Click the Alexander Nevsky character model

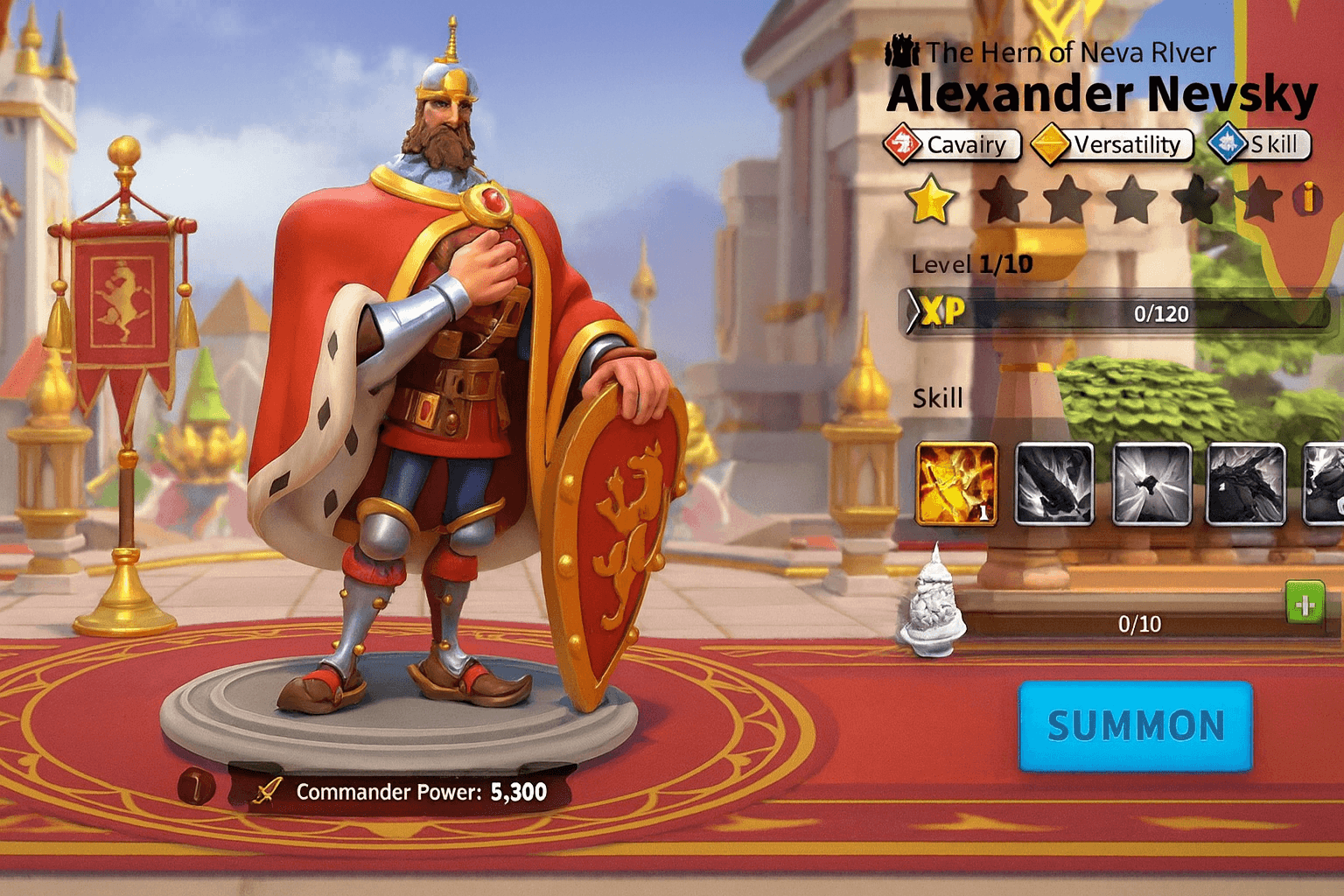(437, 394)
